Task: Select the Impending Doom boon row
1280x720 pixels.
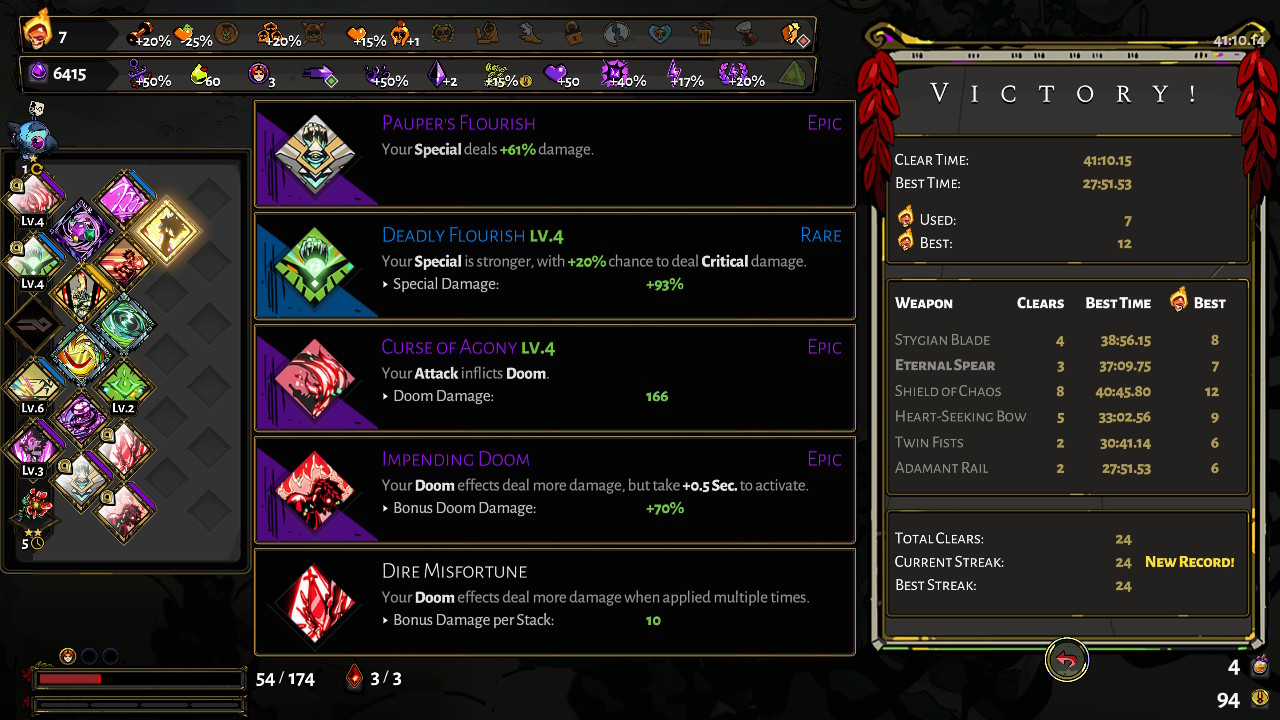Action: (x=555, y=490)
